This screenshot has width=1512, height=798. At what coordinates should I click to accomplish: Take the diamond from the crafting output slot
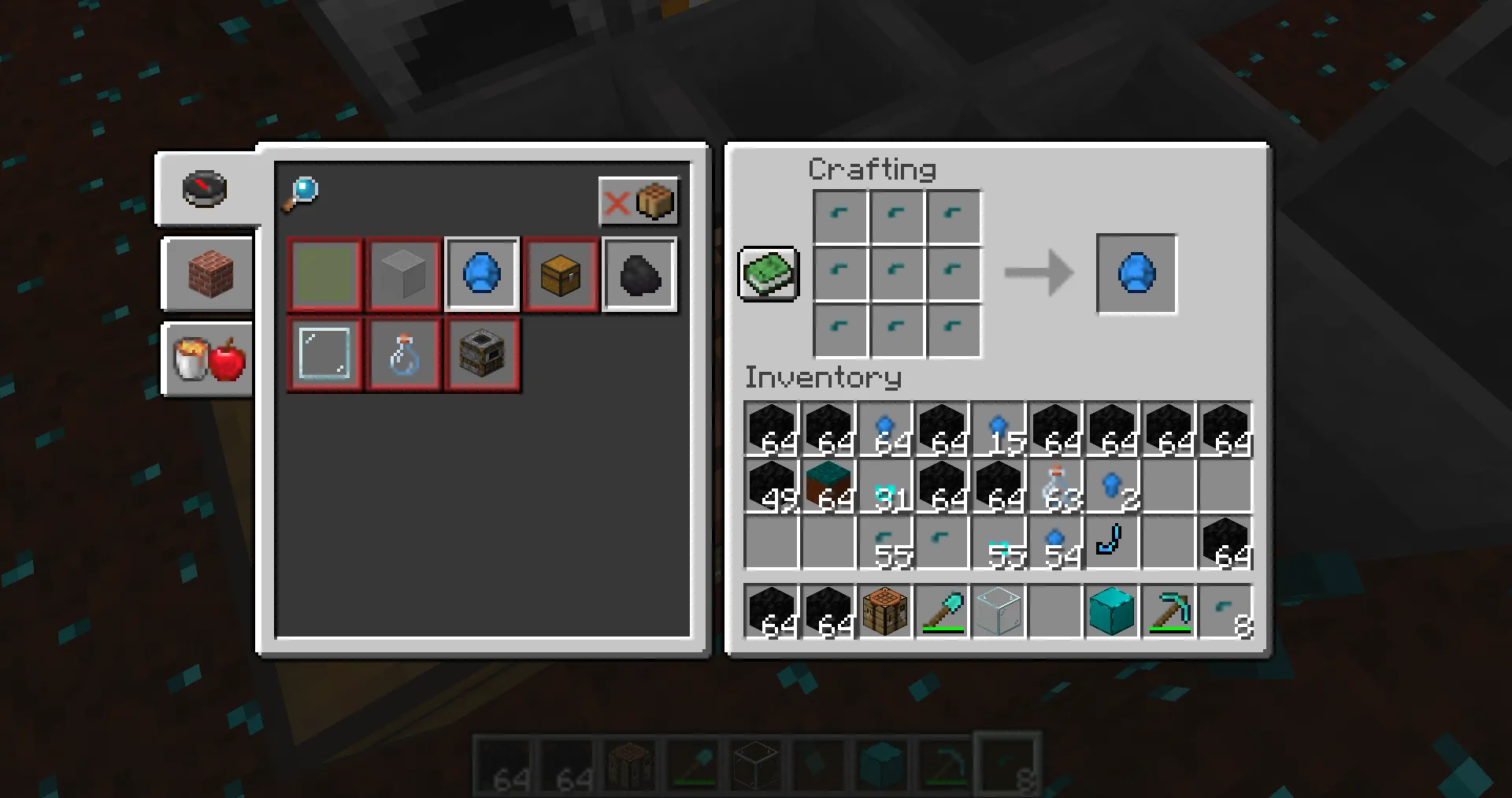(x=1136, y=273)
